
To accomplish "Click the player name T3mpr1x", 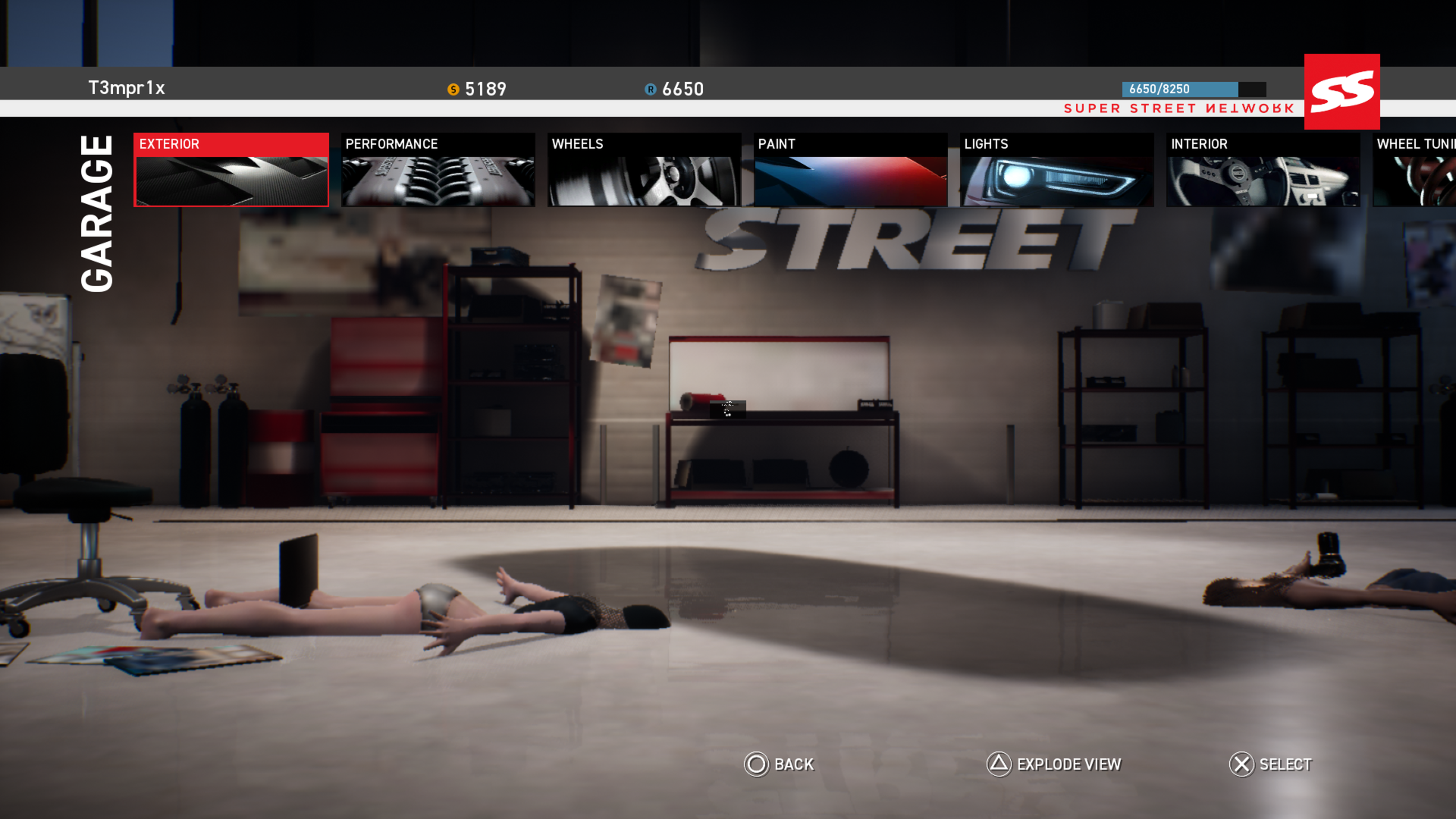I will click(127, 87).
